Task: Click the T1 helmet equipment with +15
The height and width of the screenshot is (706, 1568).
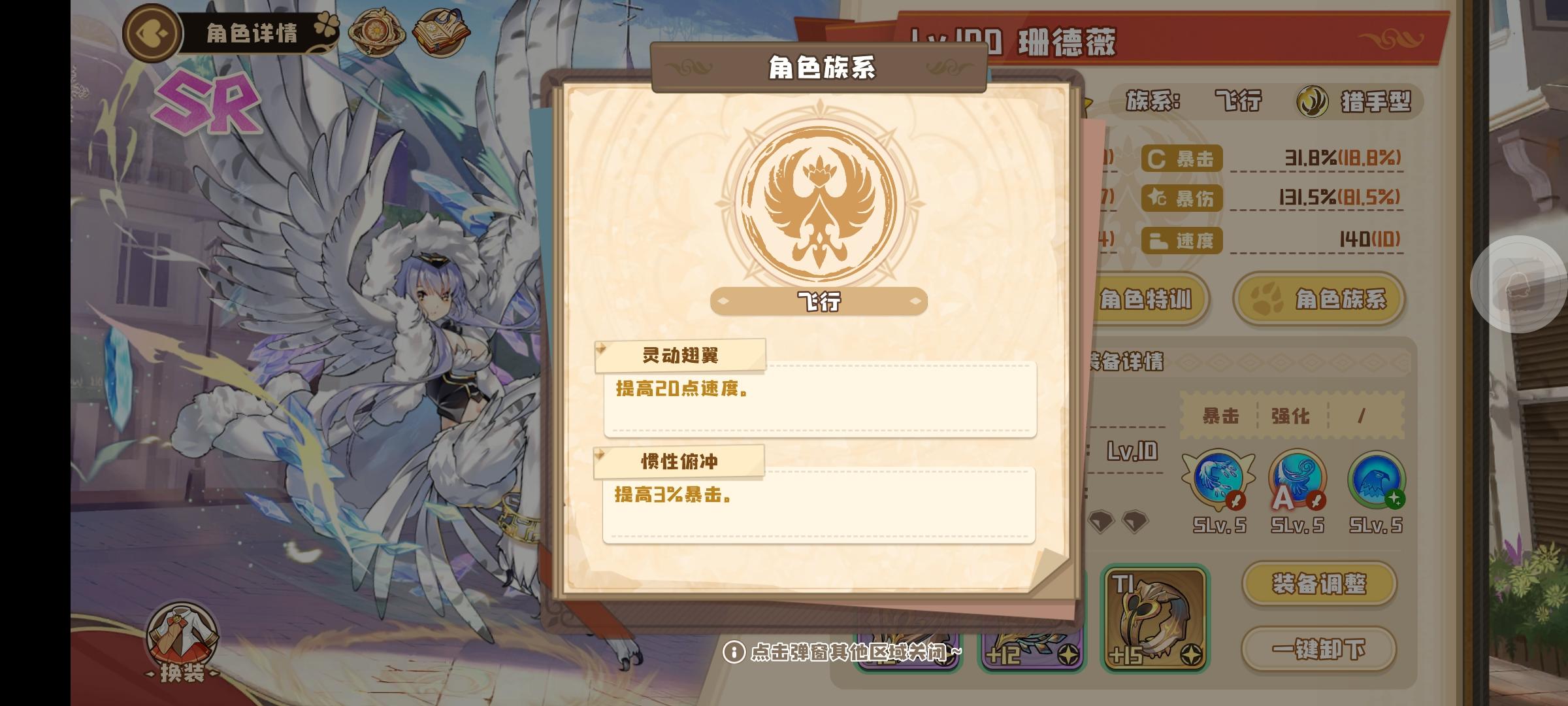Action: click(x=1156, y=618)
